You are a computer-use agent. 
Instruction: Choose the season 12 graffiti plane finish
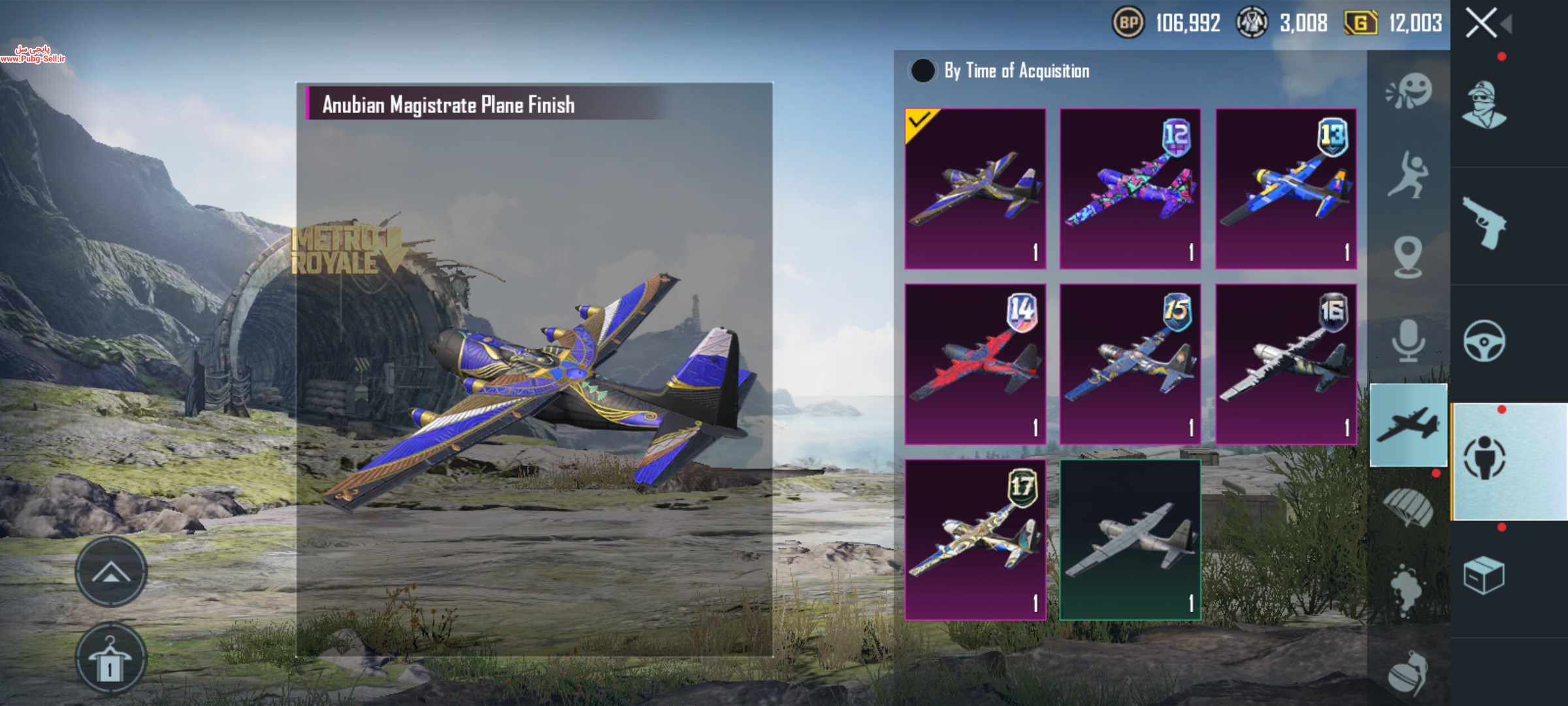[x=1130, y=189]
